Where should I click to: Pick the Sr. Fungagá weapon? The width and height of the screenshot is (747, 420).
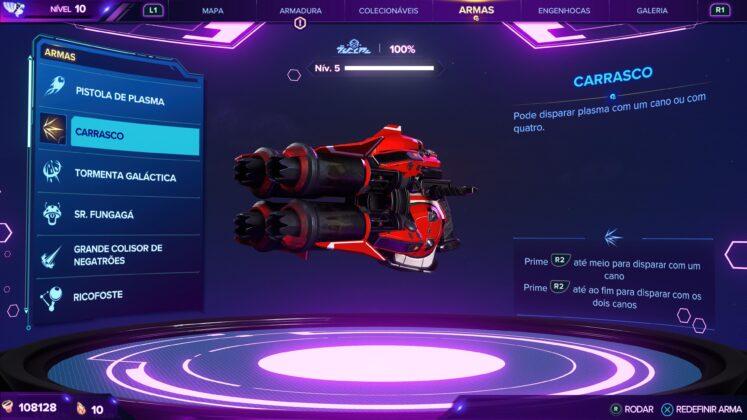(x=120, y=214)
